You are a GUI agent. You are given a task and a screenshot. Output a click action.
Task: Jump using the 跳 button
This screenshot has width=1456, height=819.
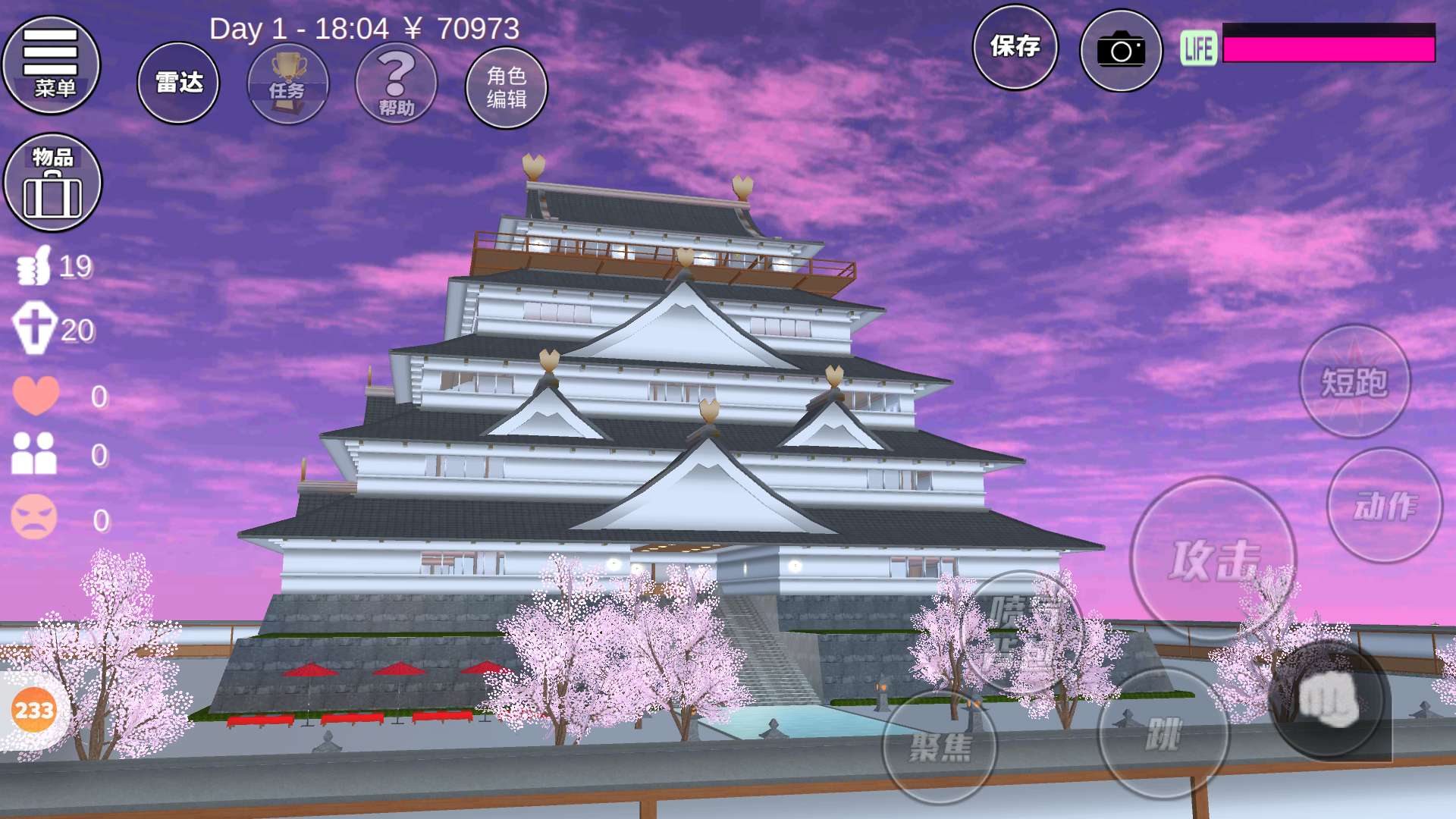pyautogui.click(x=1163, y=734)
